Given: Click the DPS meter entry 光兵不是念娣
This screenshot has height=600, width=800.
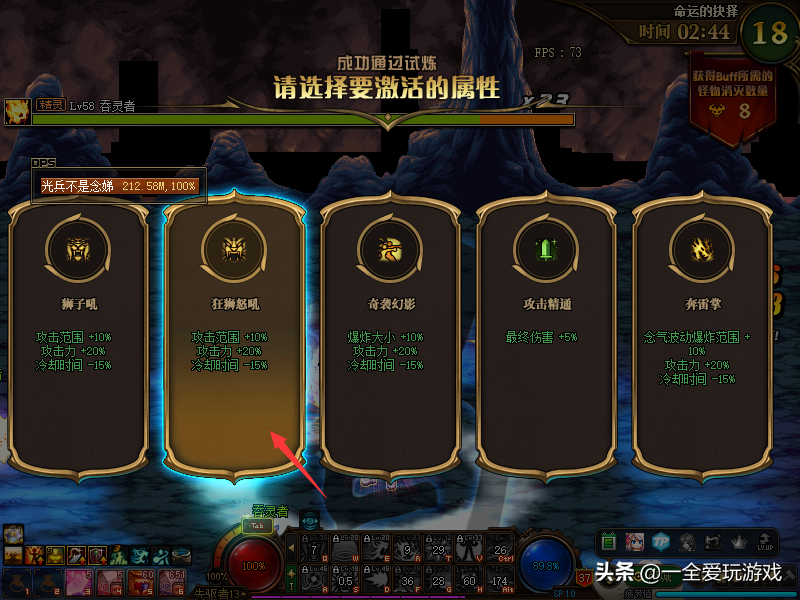Looking at the screenshot, I should pos(118,186).
